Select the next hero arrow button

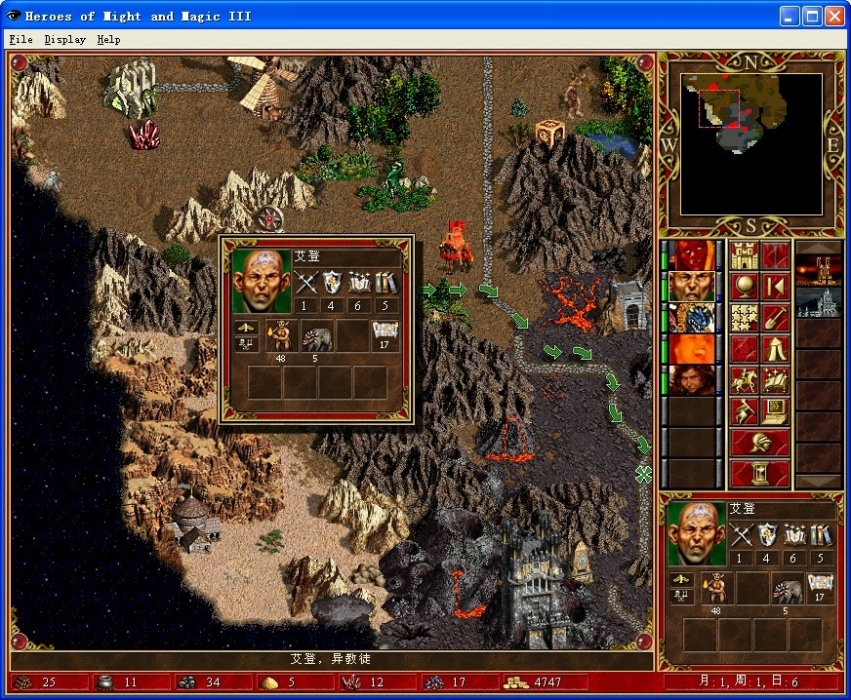[x=775, y=287]
